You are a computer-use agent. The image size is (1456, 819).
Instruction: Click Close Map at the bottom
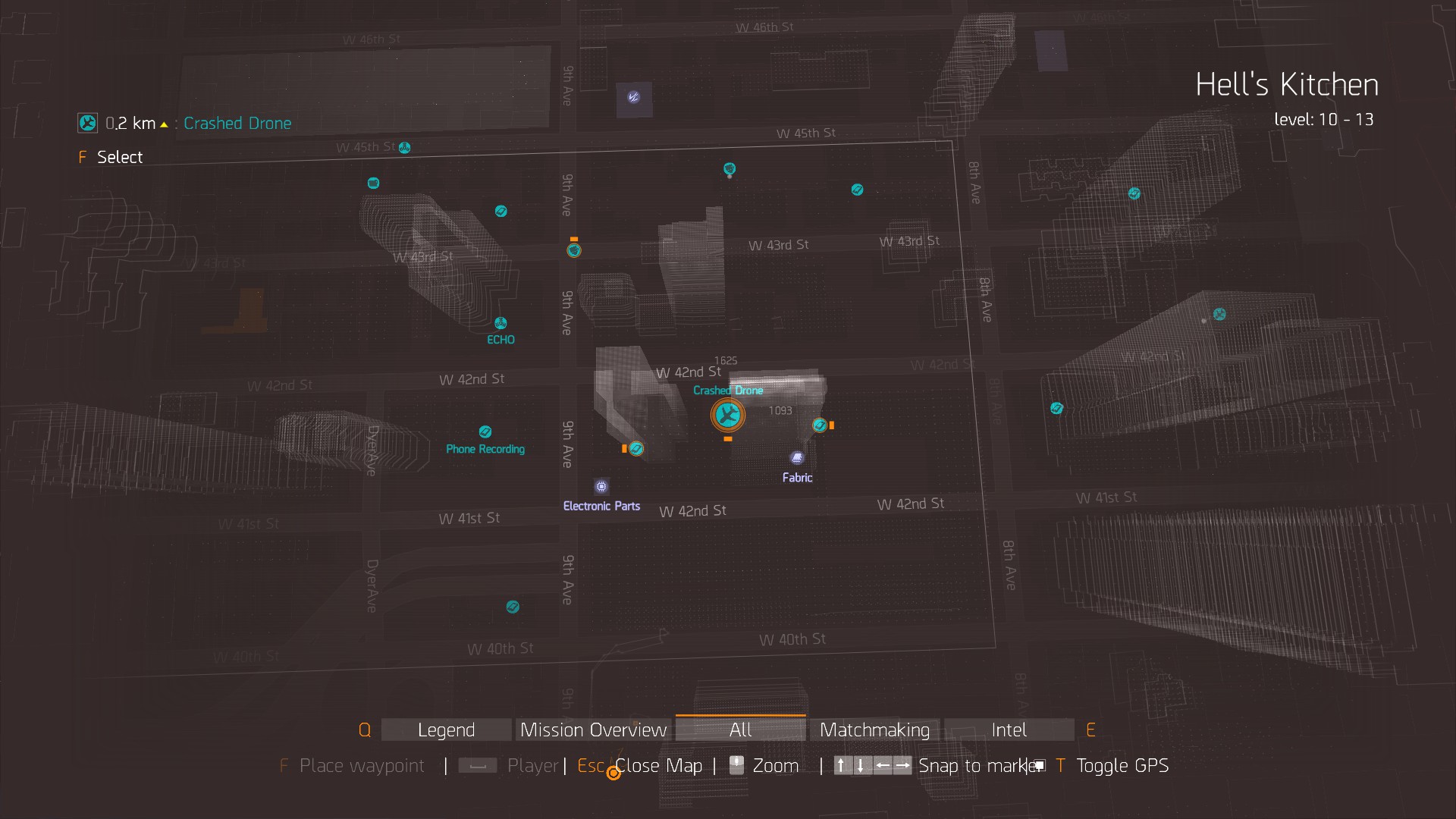pyautogui.click(x=657, y=766)
